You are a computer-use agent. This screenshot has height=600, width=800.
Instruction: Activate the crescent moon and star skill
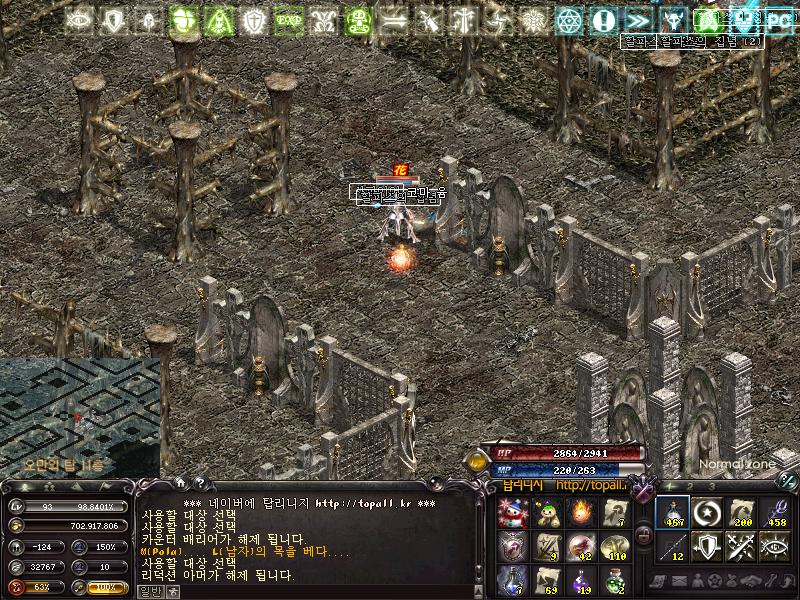pos(705,513)
